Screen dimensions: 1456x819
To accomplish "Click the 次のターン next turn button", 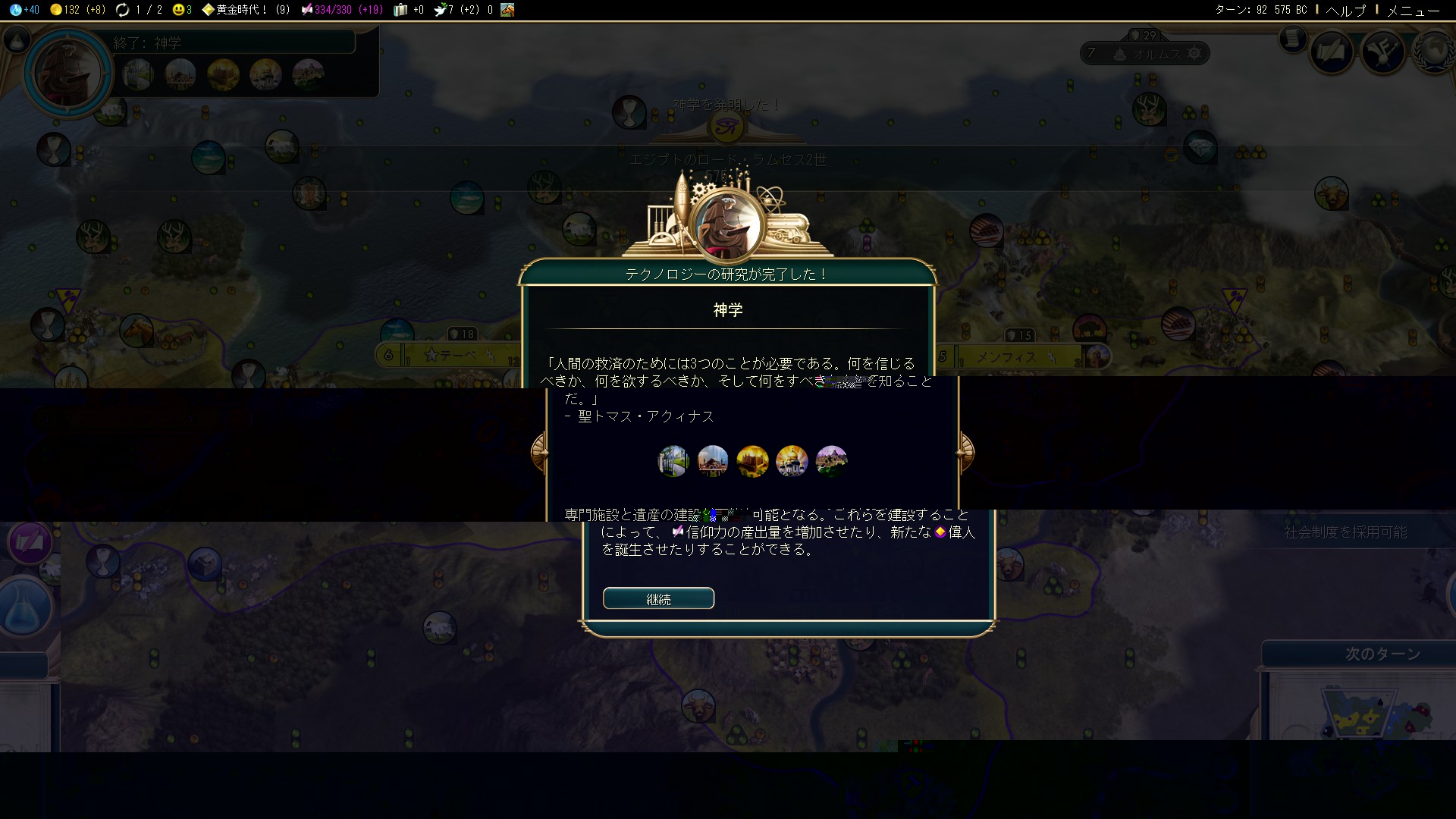I will point(1382,654).
